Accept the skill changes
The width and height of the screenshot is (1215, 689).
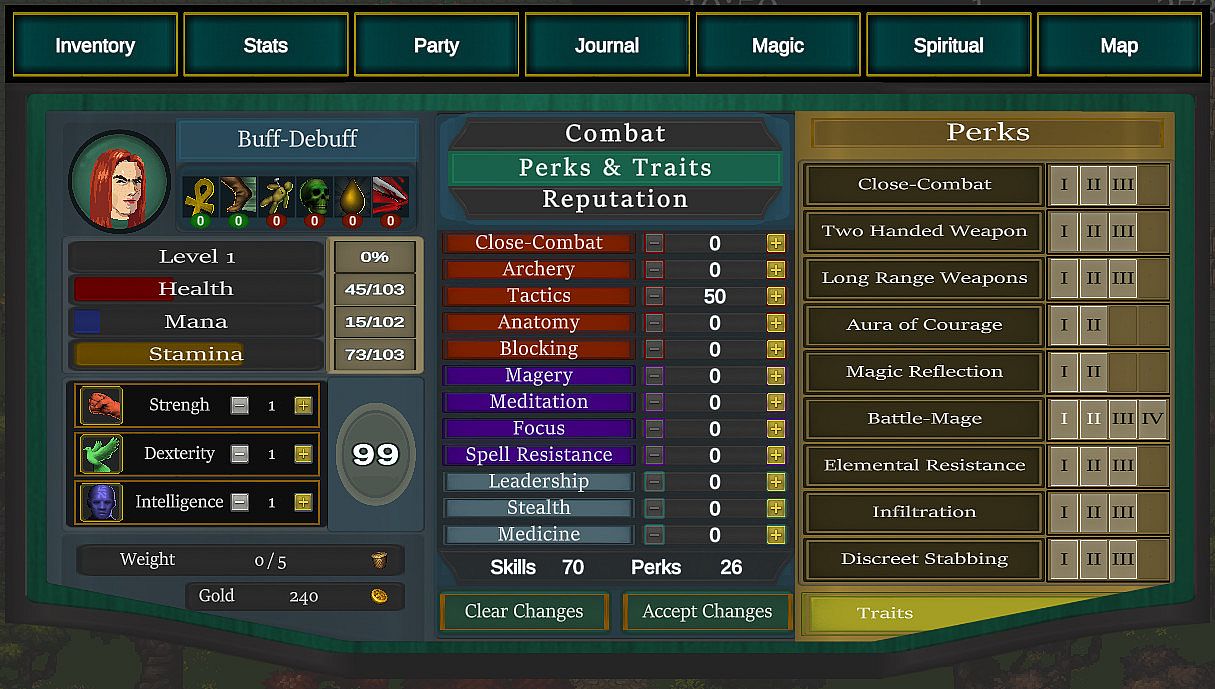pos(707,611)
